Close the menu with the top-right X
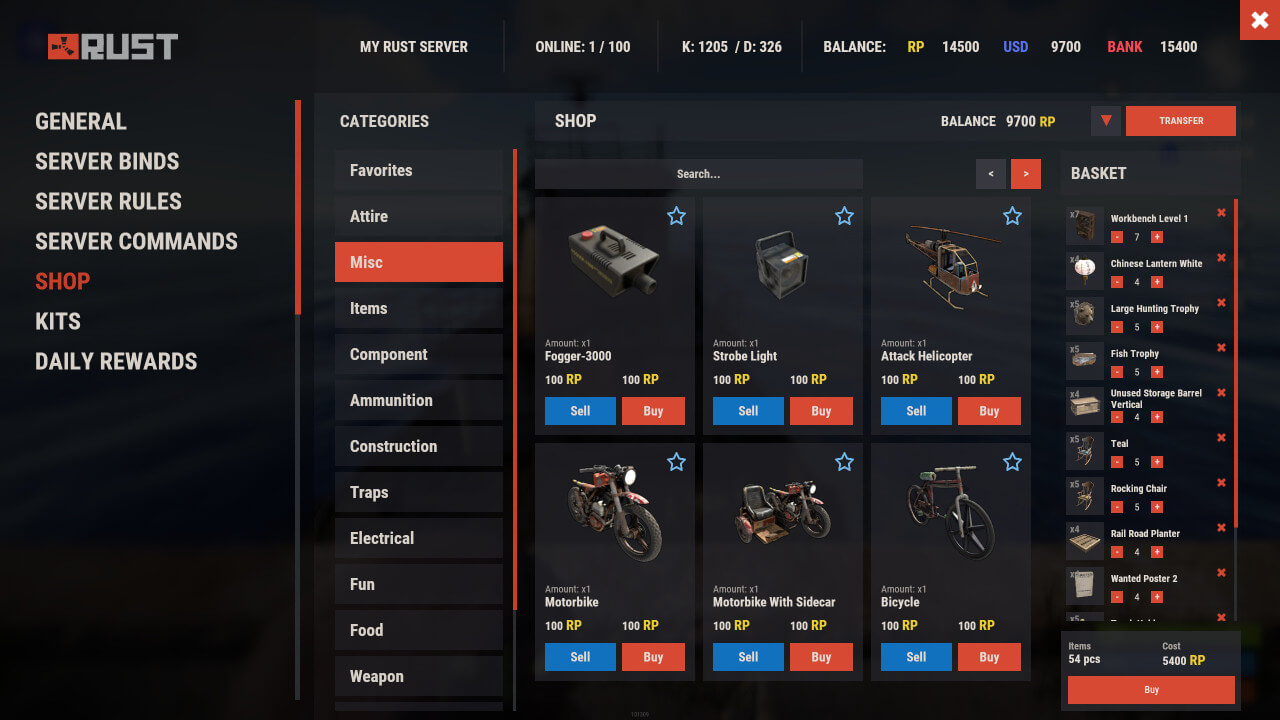 [x=1259, y=20]
